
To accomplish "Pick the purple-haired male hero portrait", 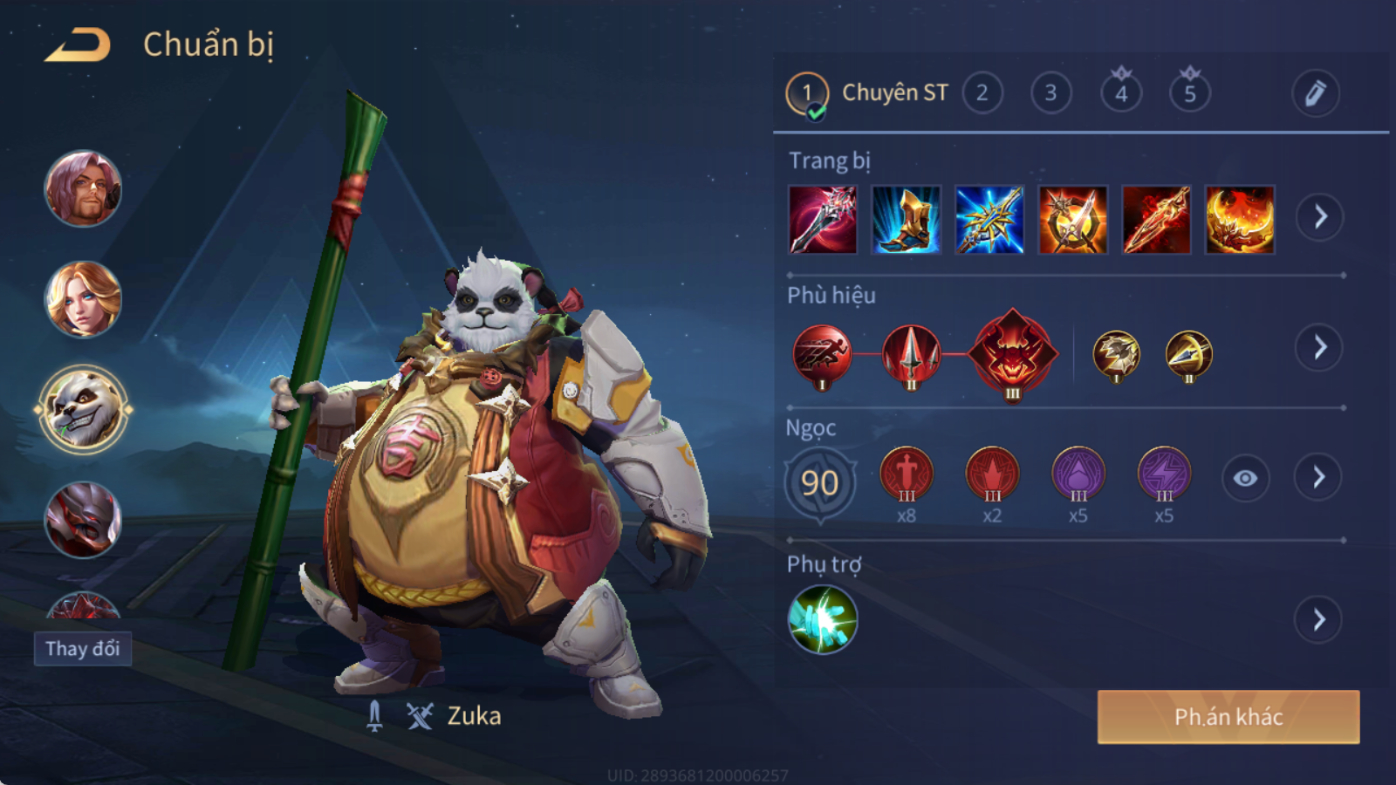I will 83,189.
